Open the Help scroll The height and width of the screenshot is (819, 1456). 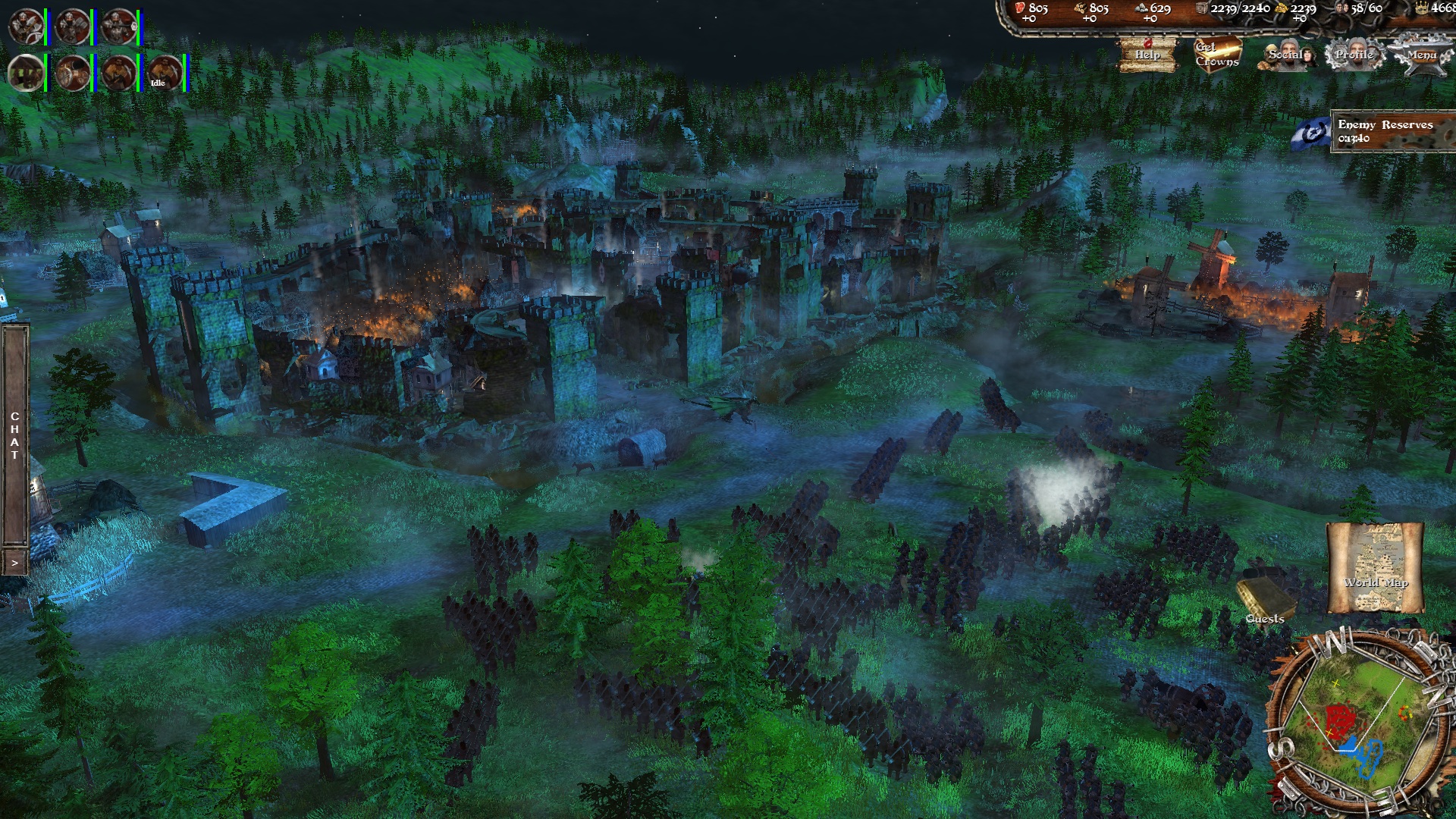coord(1147,54)
